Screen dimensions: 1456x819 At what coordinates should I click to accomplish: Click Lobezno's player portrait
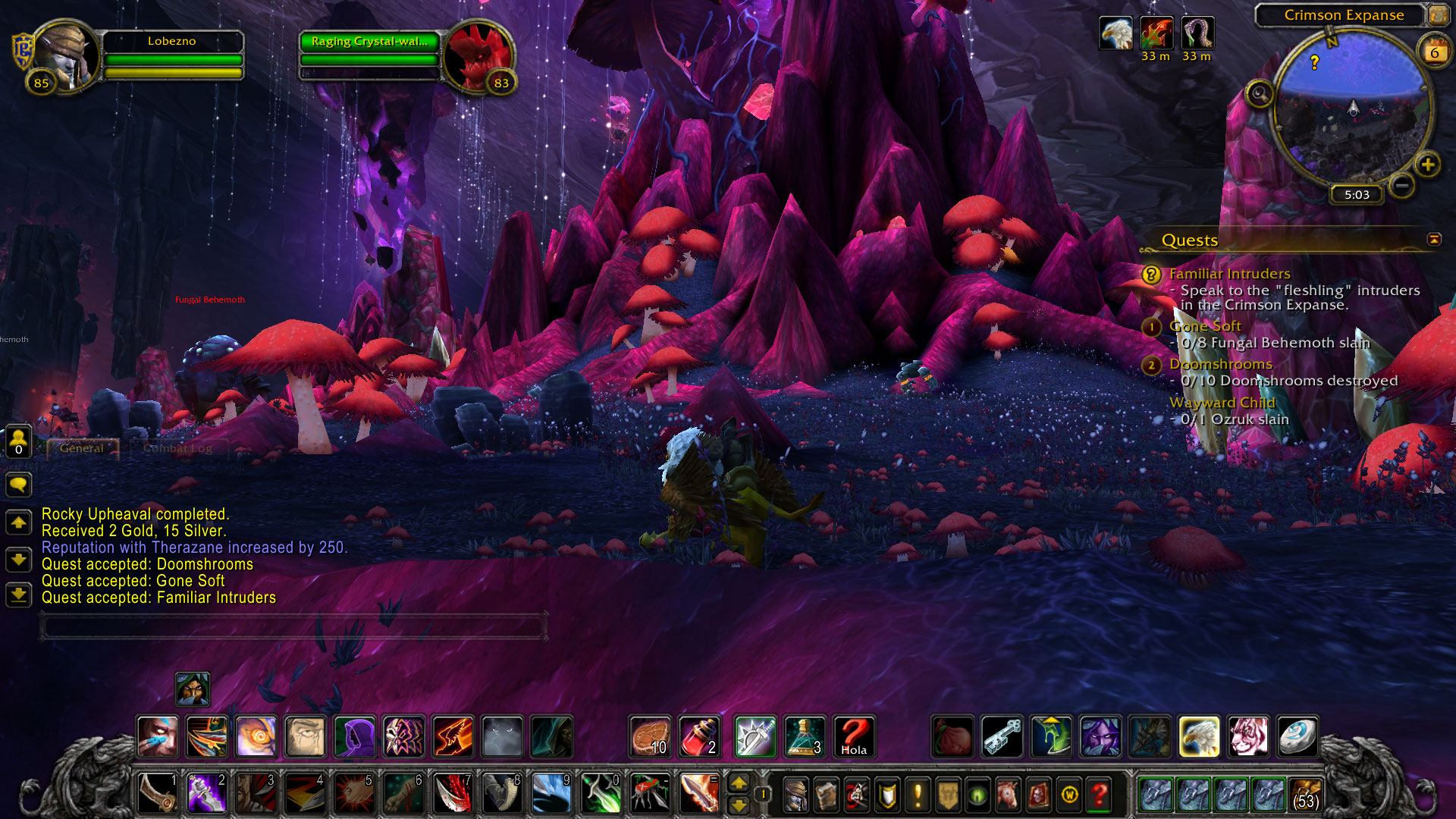(x=67, y=57)
